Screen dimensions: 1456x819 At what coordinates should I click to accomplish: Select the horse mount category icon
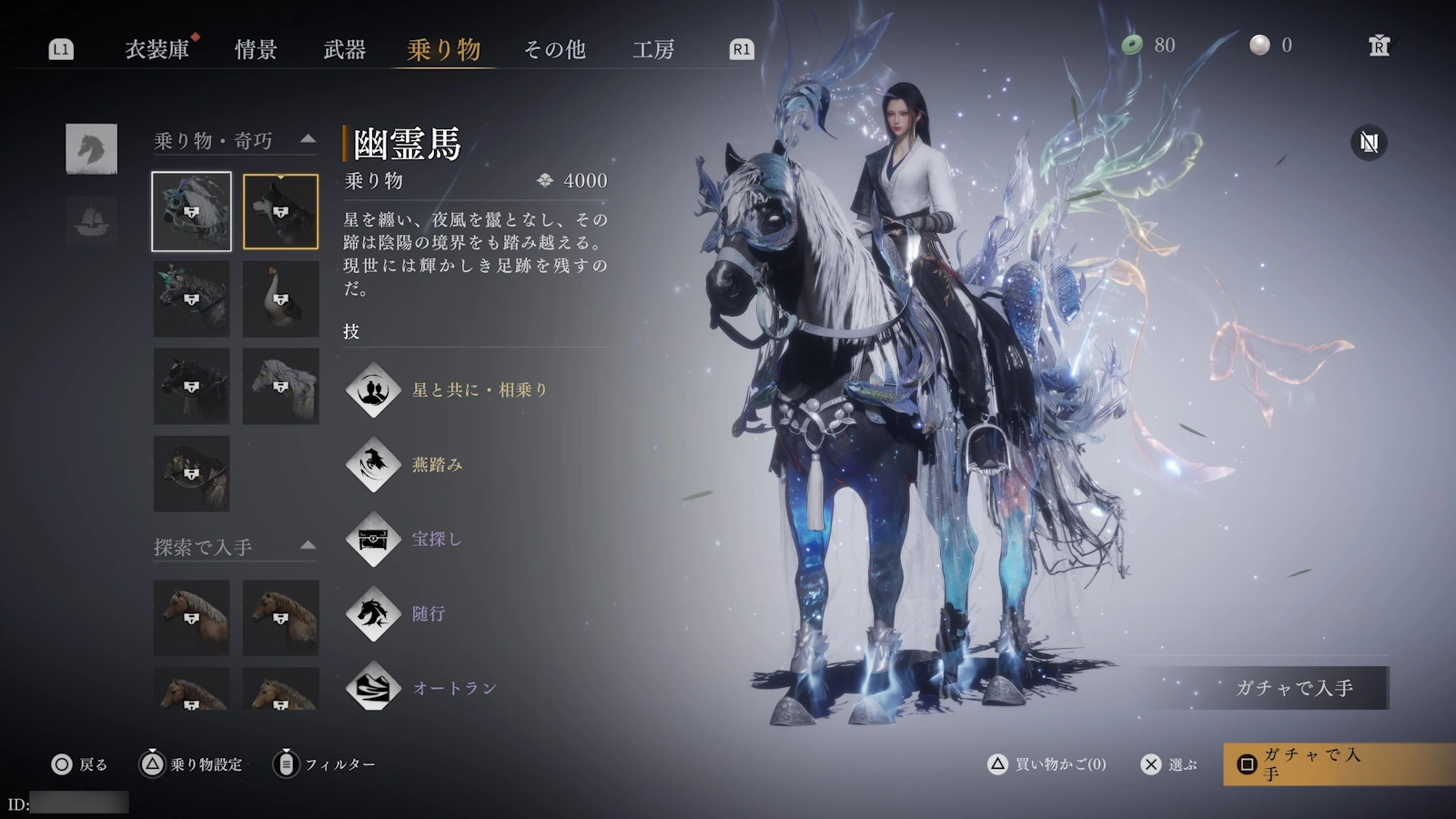tap(92, 150)
